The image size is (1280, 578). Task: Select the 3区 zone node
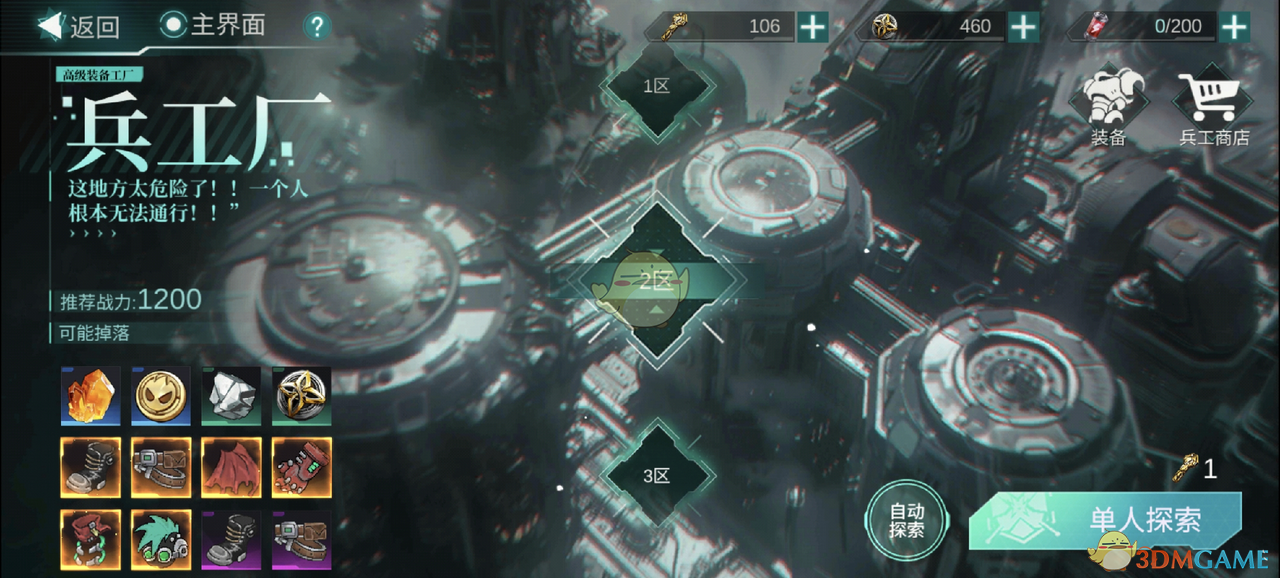coord(656,475)
